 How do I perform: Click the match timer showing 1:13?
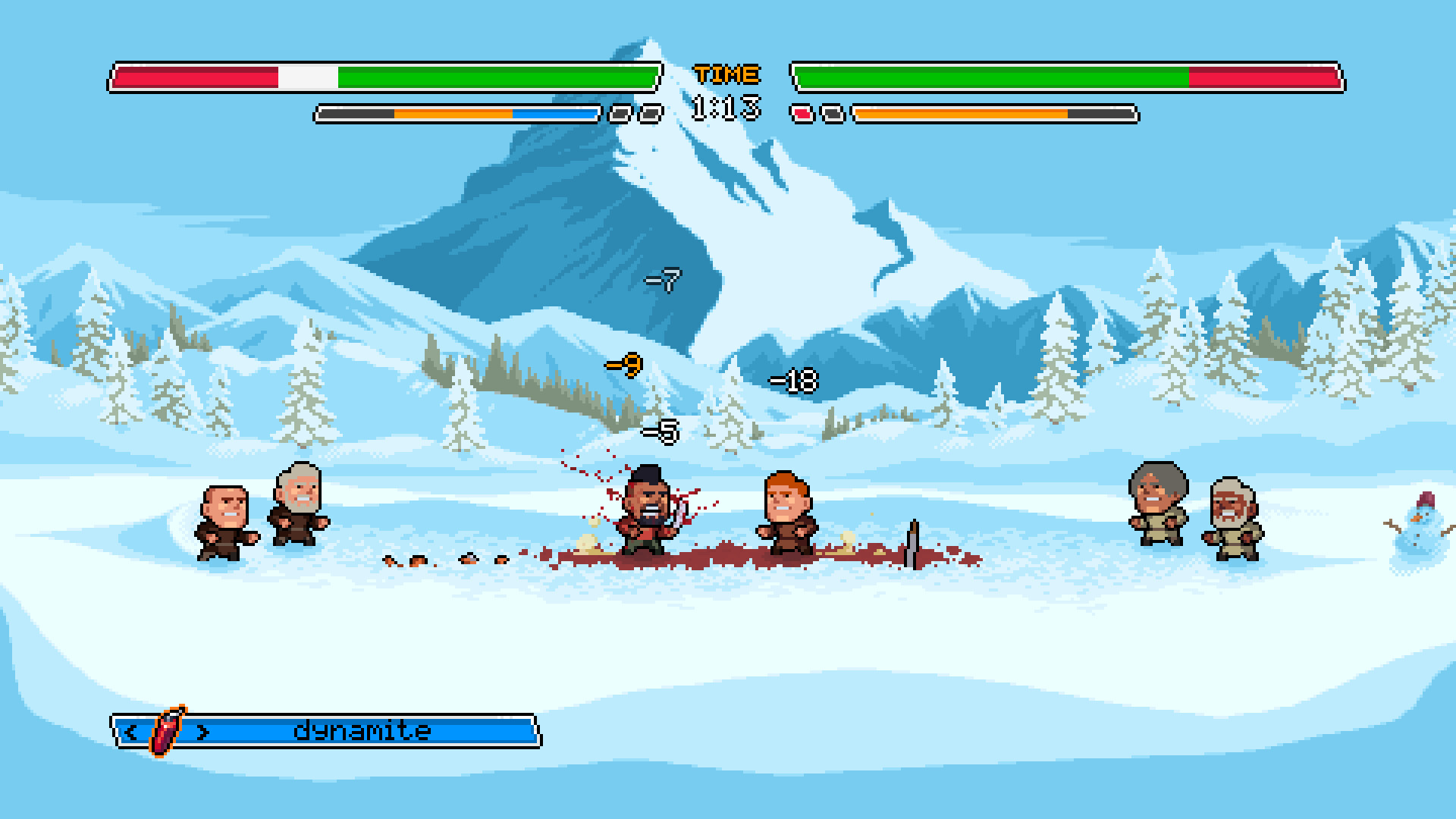(x=725, y=106)
